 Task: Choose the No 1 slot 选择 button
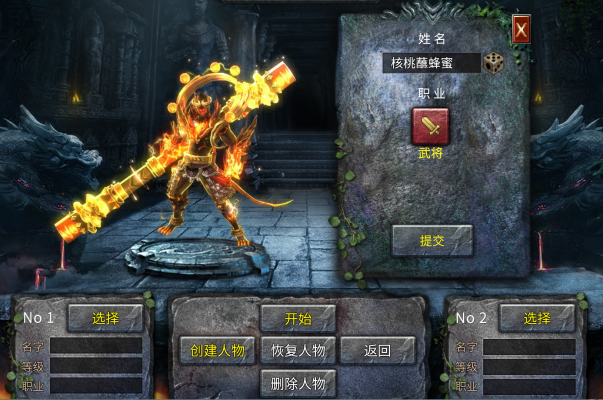pyautogui.click(x=106, y=318)
